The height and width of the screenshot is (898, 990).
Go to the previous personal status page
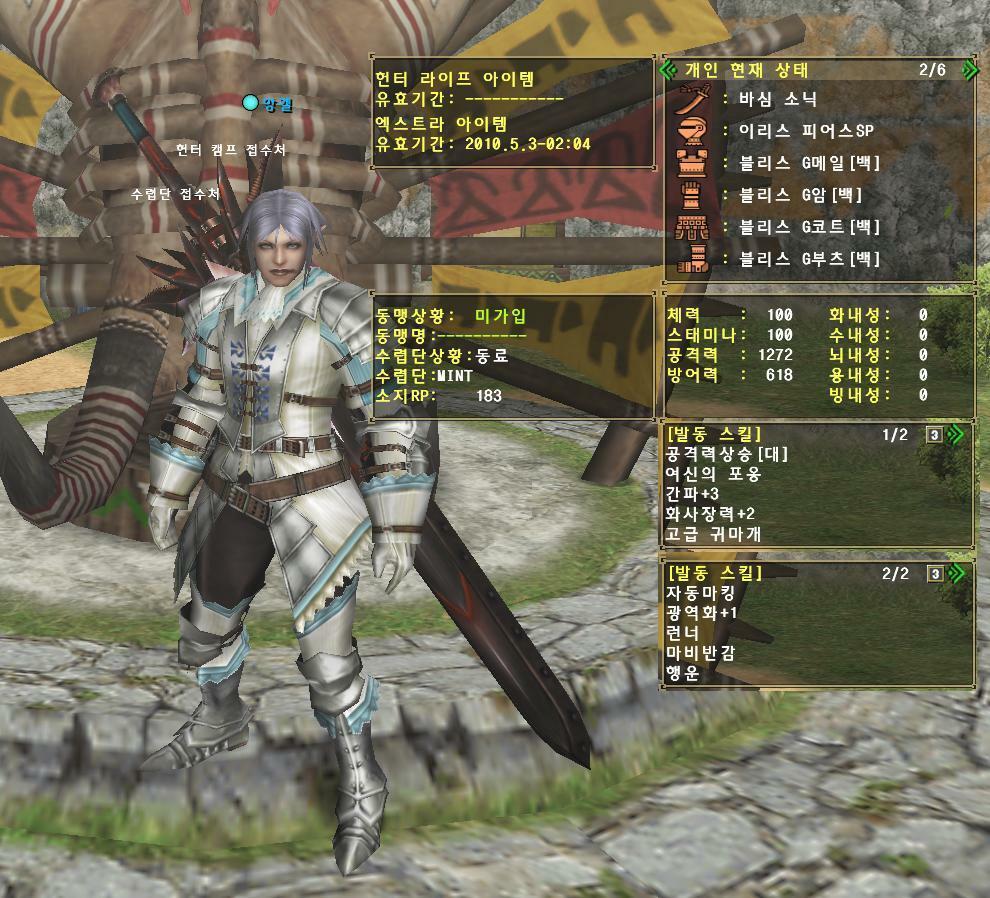[x=668, y=70]
